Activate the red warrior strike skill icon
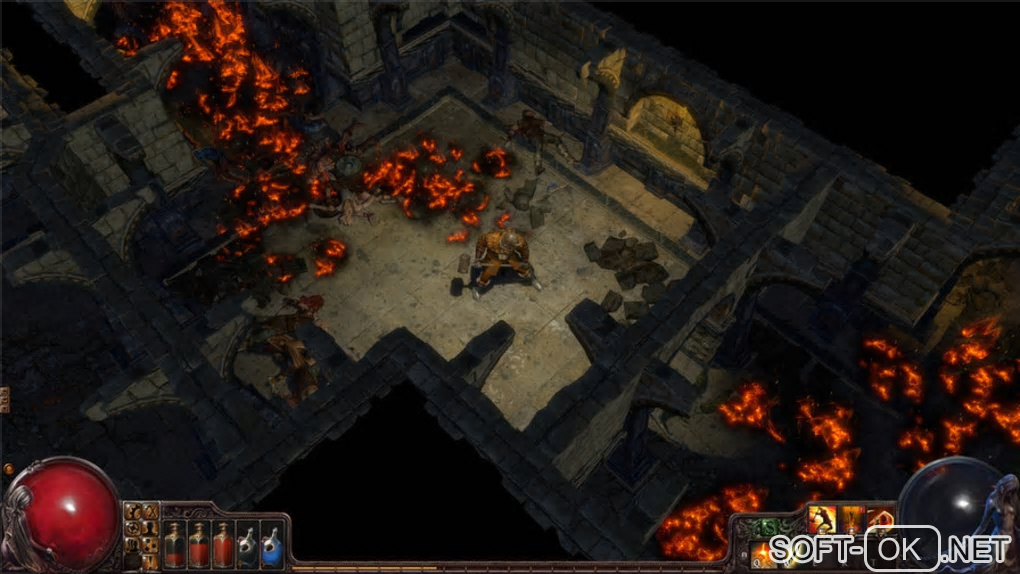The width and height of the screenshot is (1020, 574). (822, 520)
